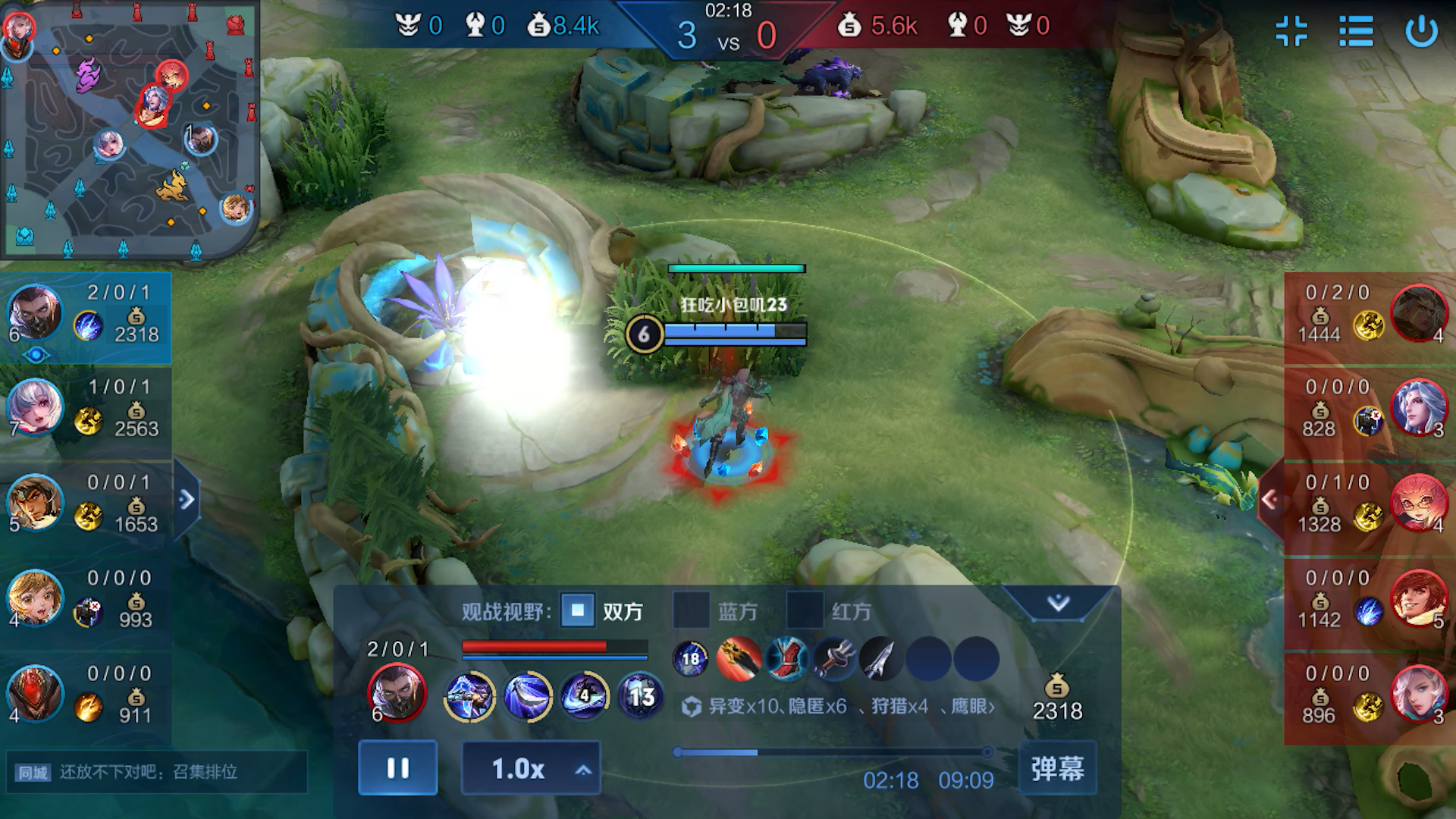
Task: Collapse the red team panel arrow
Action: [x=1269, y=499]
